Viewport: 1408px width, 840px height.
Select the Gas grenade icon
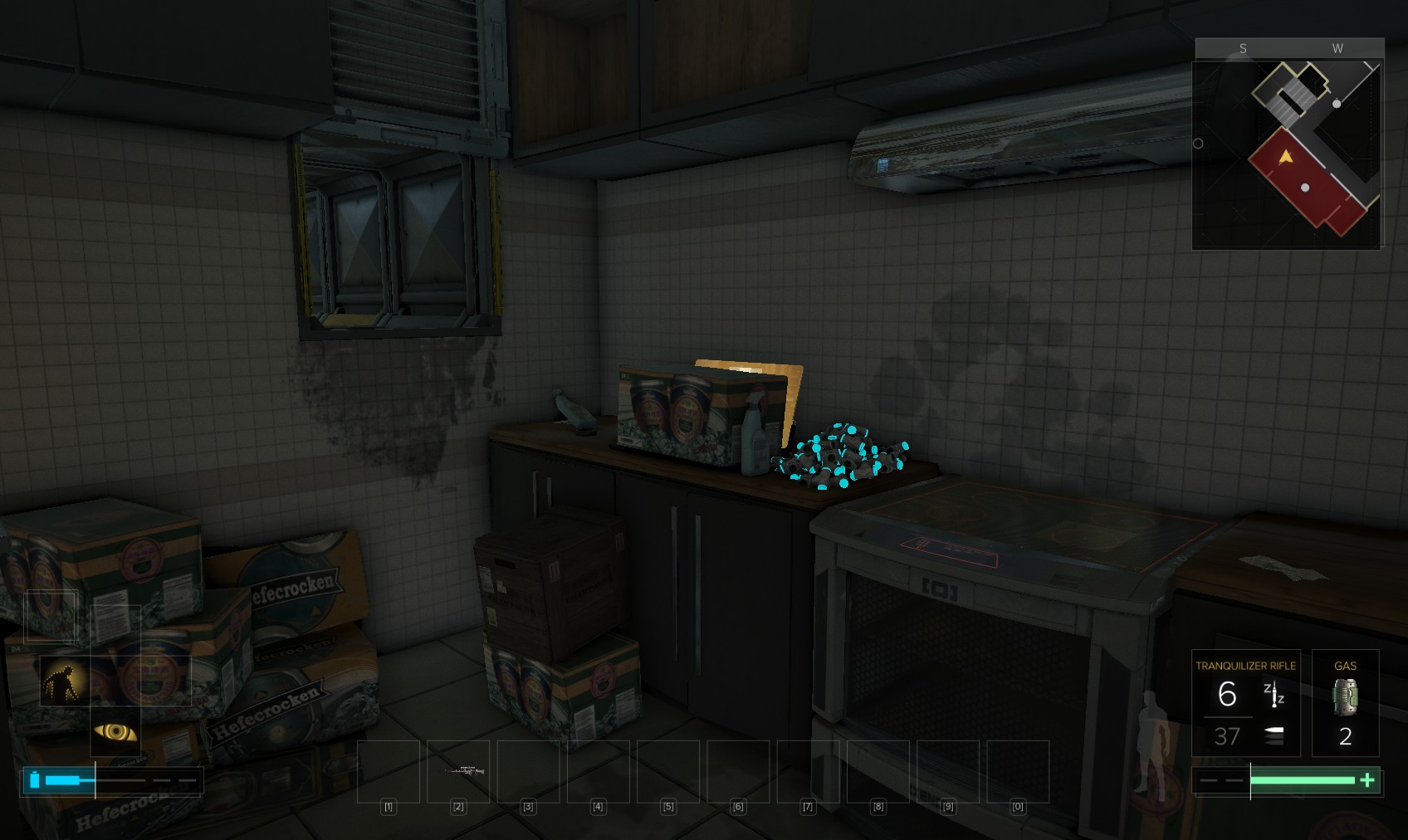tap(1345, 697)
